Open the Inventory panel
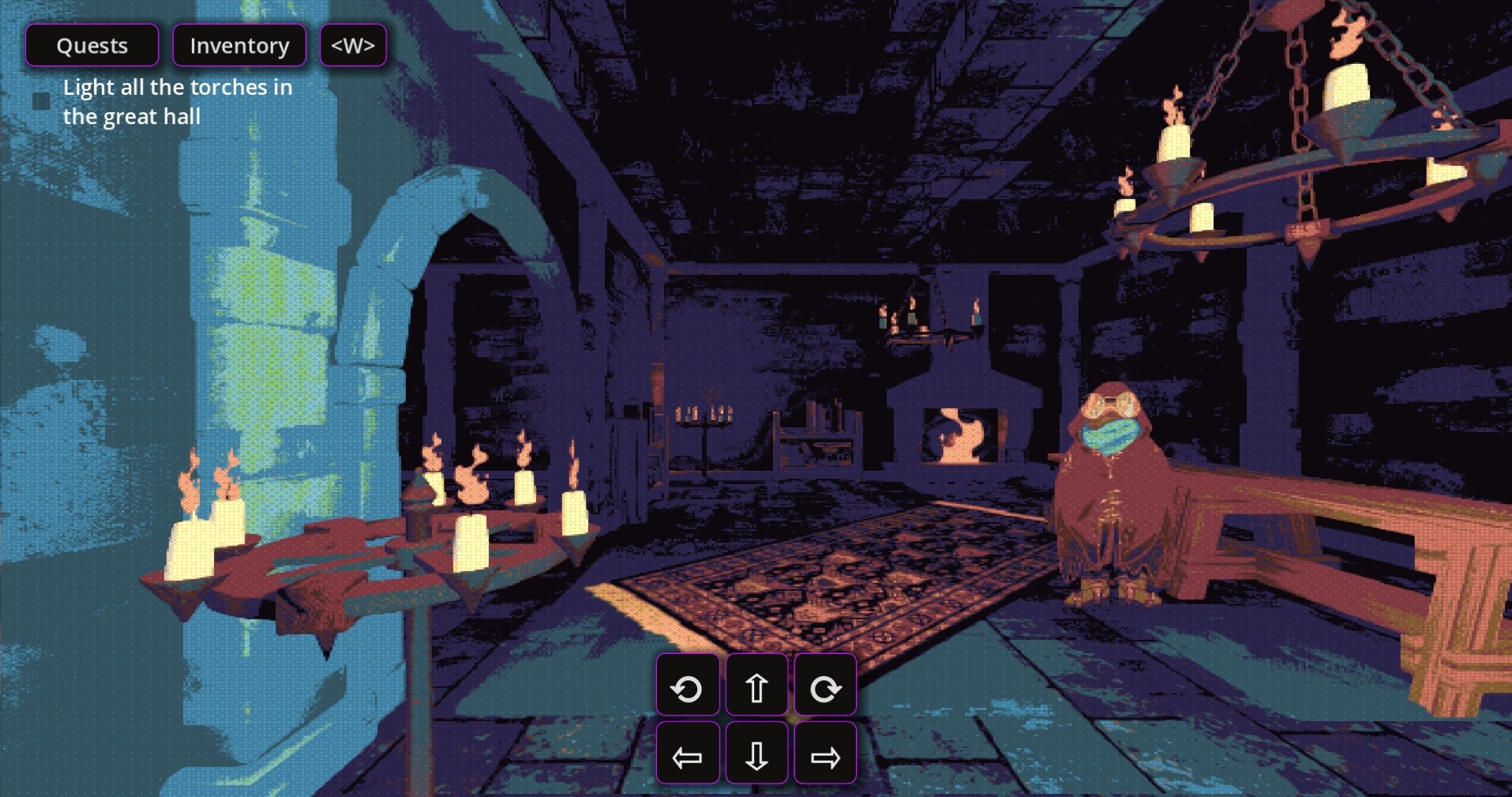Image resolution: width=1512 pixels, height=797 pixels. coord(239,45)
